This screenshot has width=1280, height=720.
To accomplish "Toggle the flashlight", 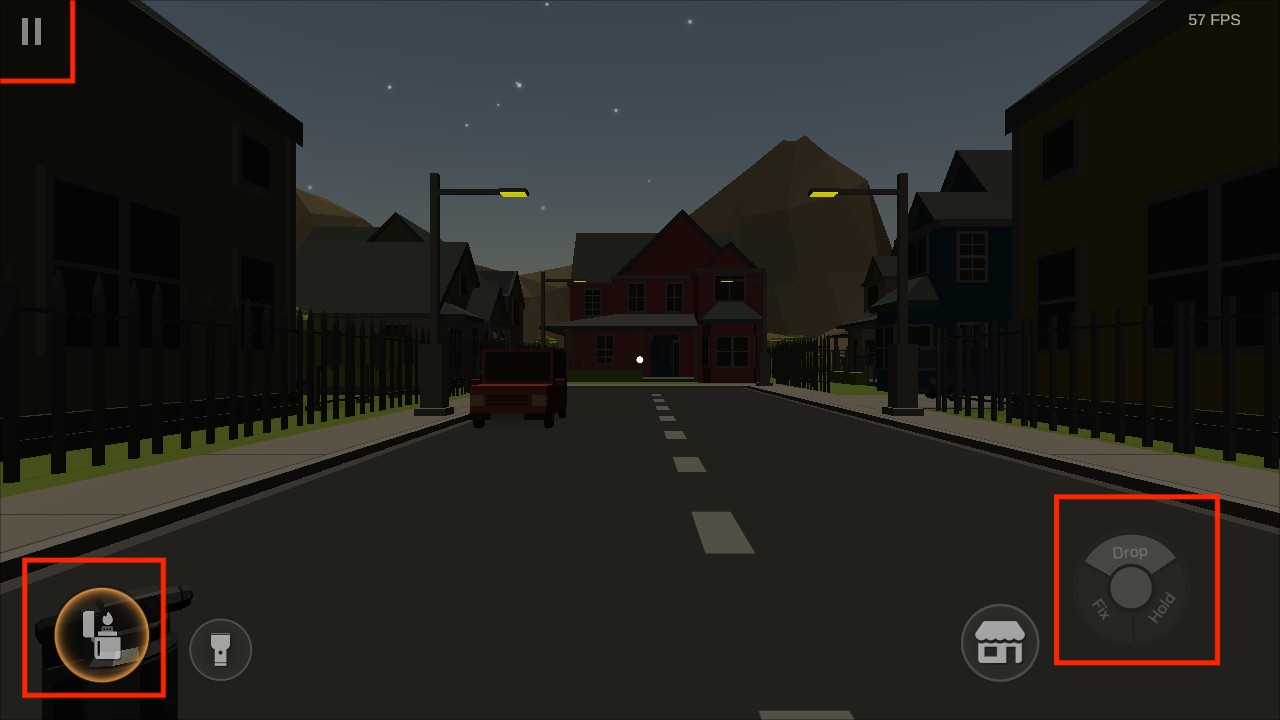I will [x=220, y=650].
